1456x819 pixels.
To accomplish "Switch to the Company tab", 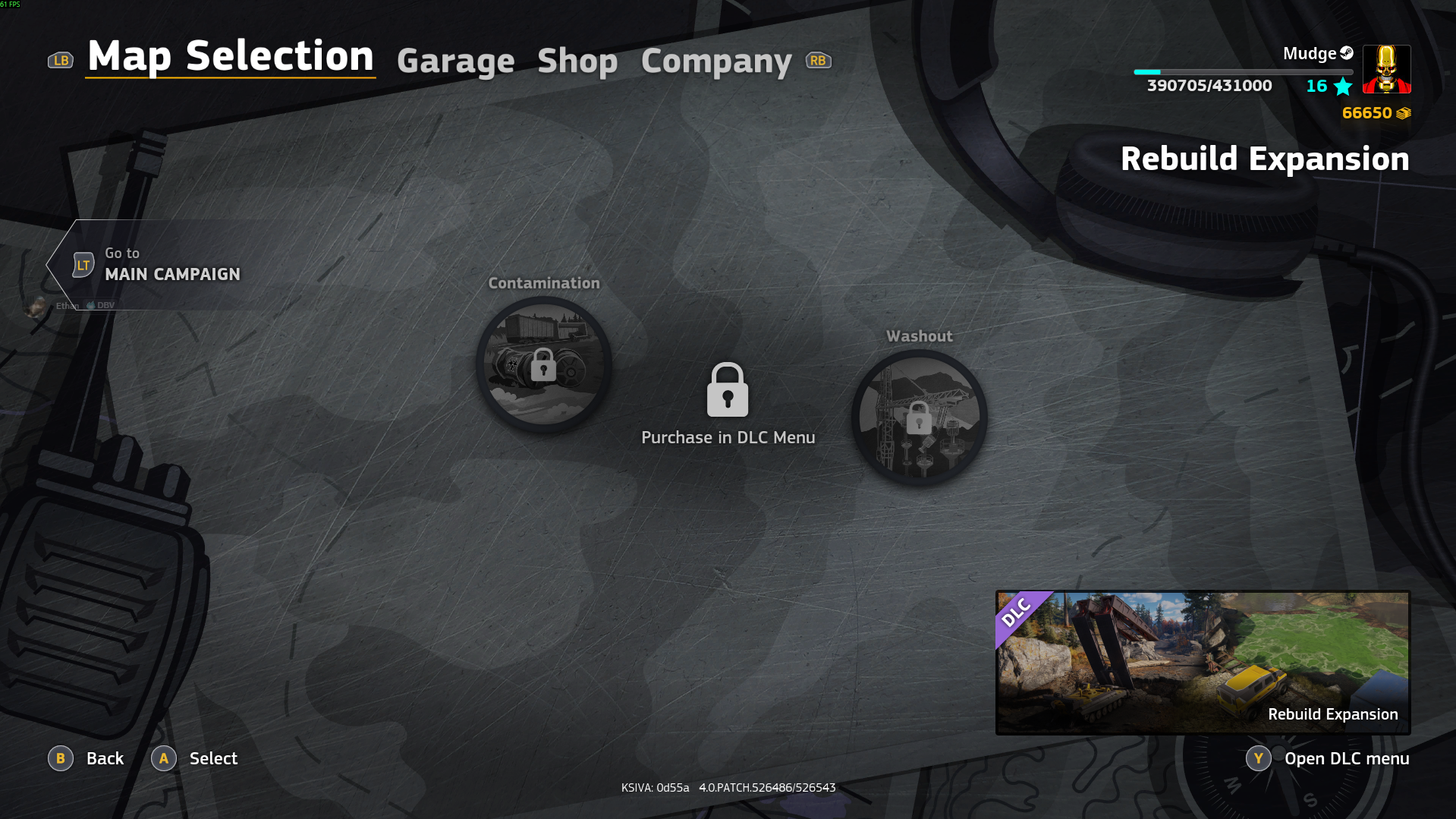I will coord(715,61).
